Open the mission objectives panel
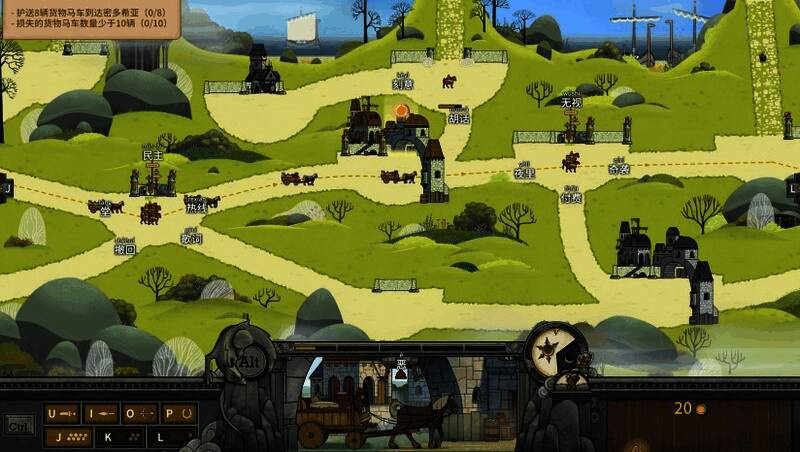This screenshot has height=452, width=800. point(90,18)
